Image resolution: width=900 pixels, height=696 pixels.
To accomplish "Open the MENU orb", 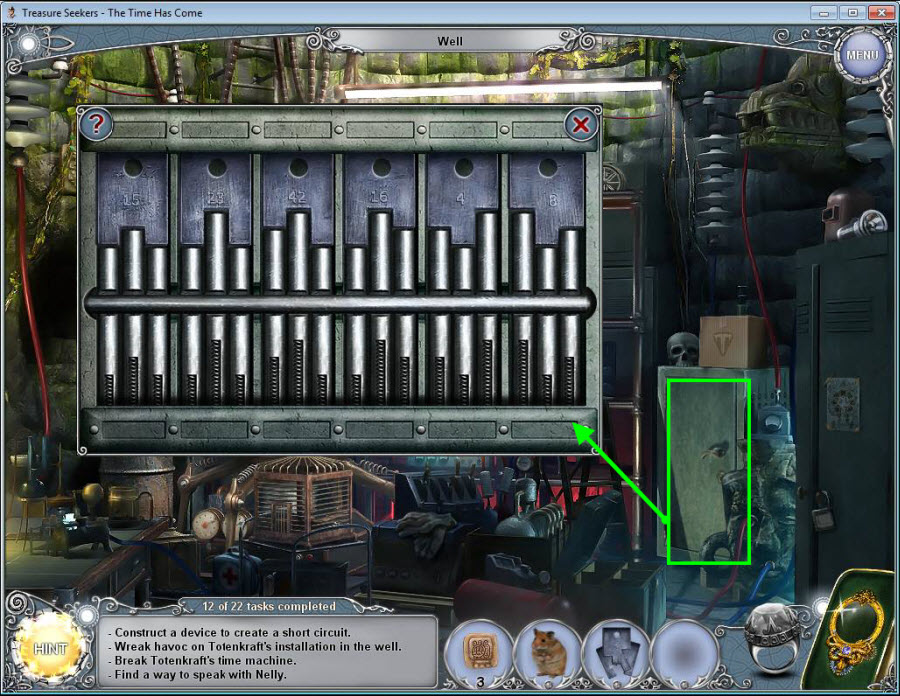I will coord(861,54).
